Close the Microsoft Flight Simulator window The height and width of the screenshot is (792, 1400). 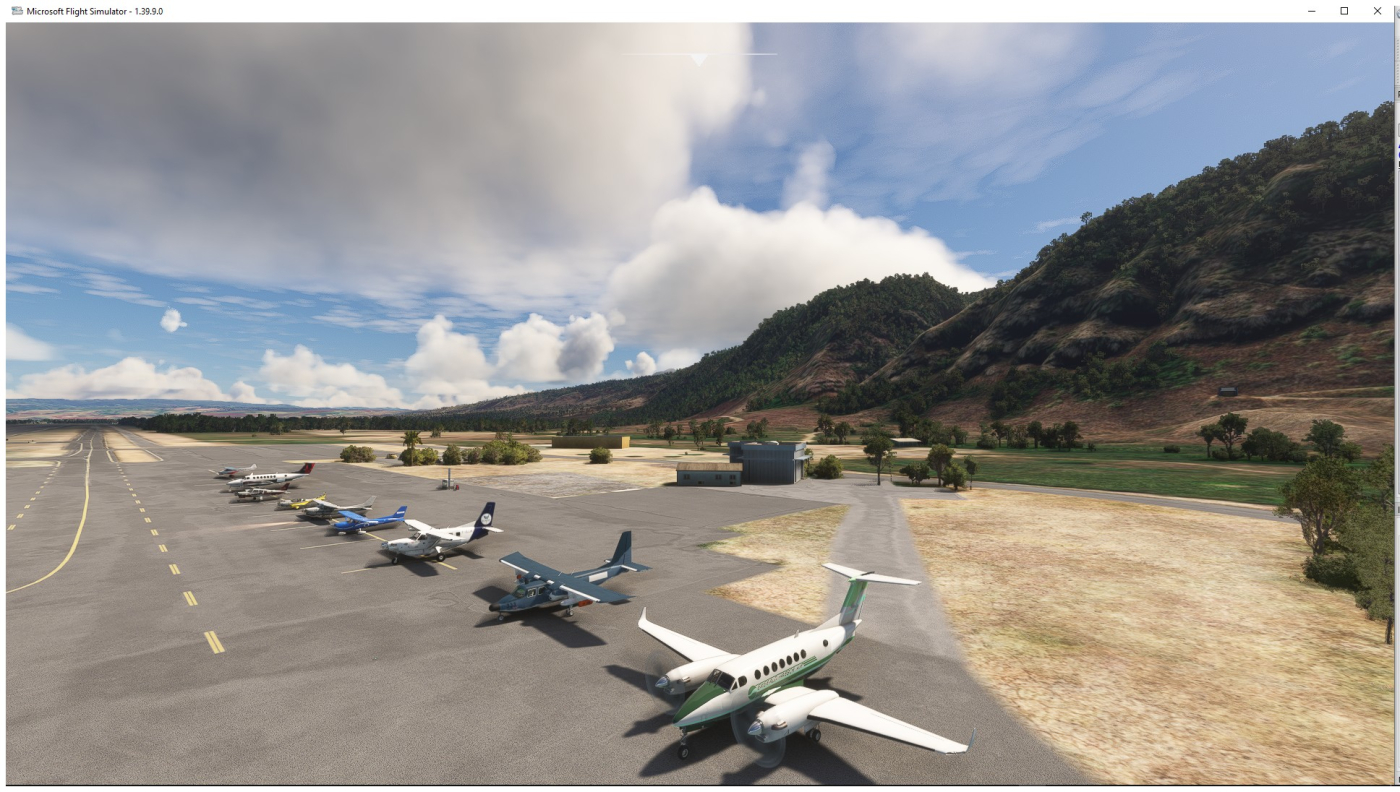pyautogui.click(x=1377, y=11)
